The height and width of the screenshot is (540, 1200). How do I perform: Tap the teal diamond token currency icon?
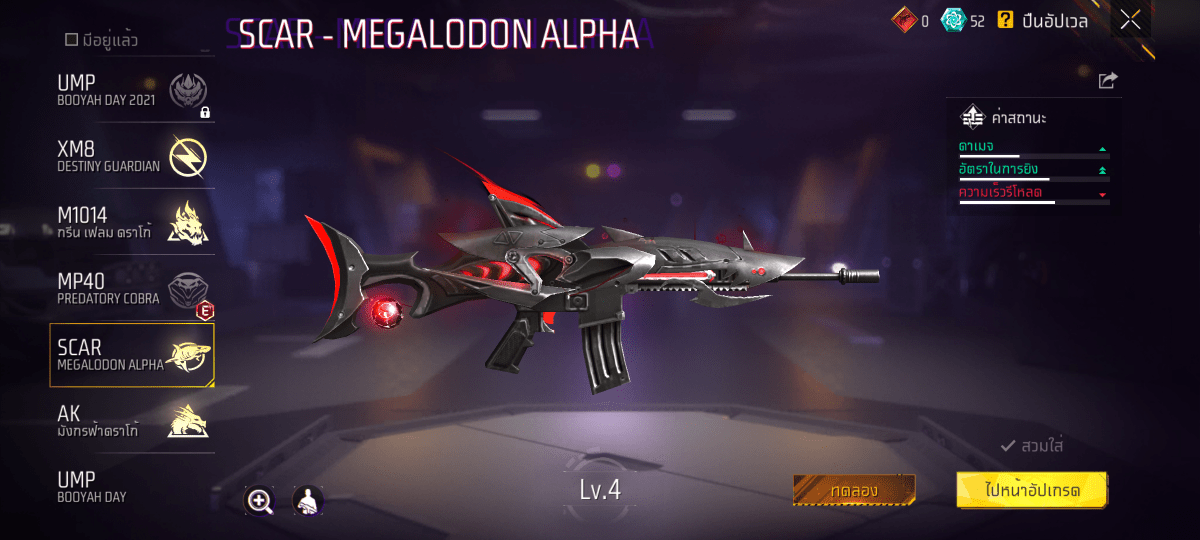(x=953, y=20)
